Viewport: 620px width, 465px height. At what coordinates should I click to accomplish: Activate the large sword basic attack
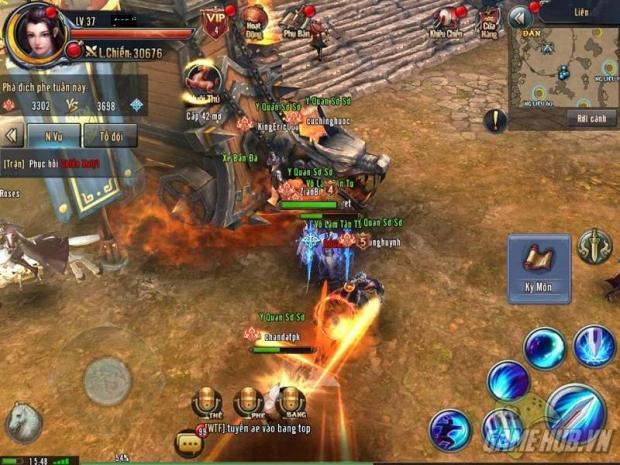point(577,414)
